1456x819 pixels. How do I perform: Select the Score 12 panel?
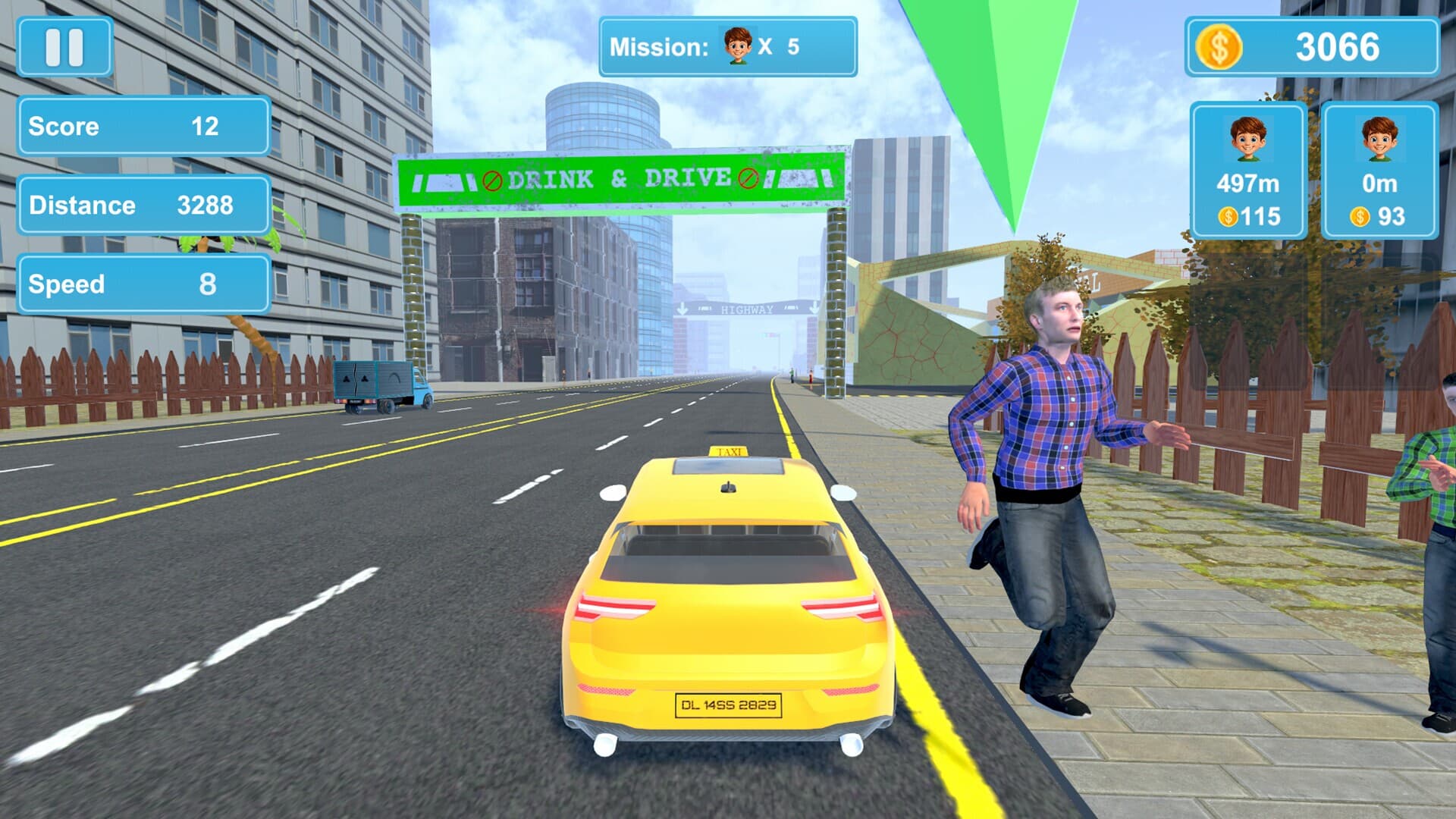144,127
